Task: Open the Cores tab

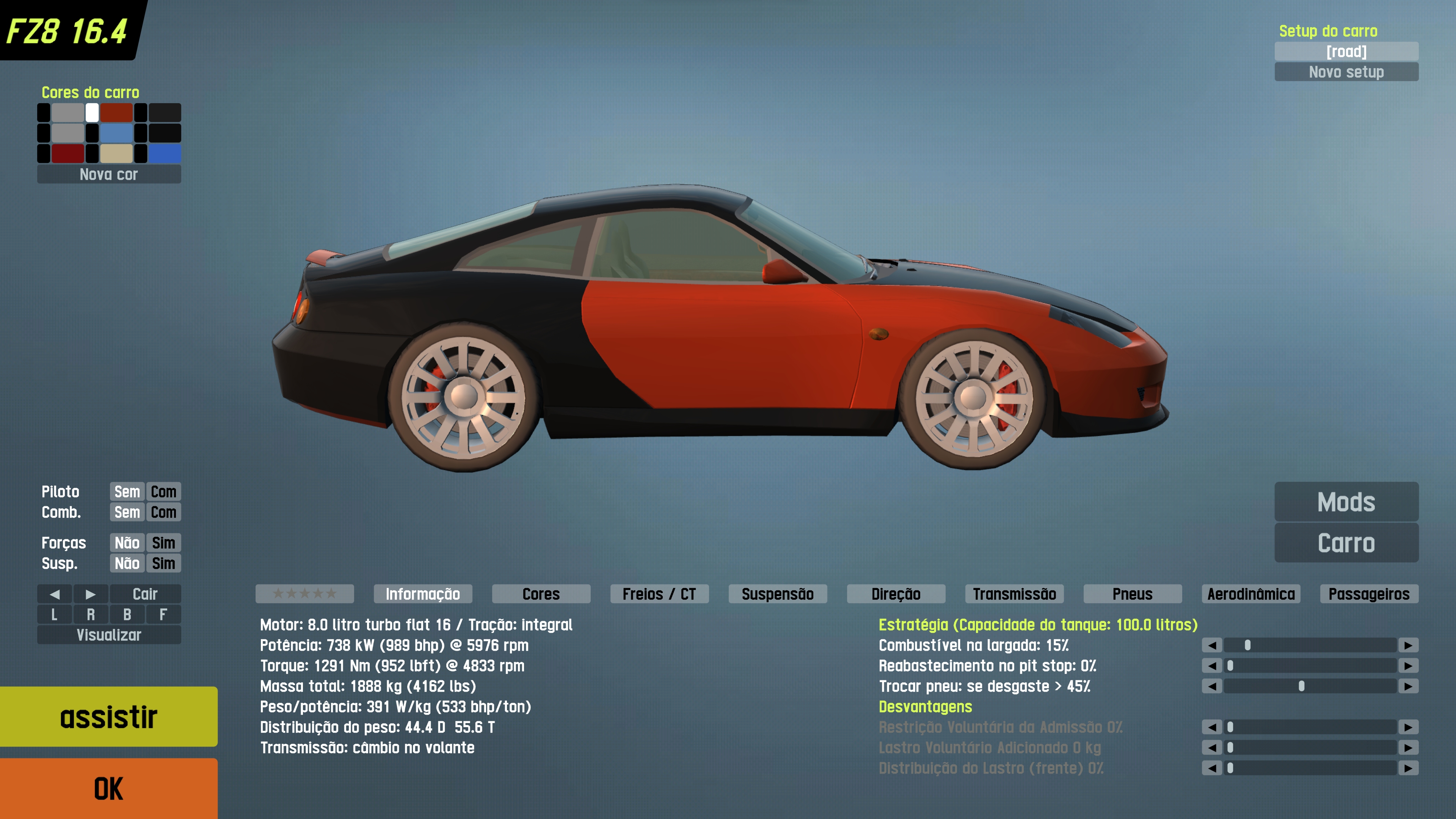Action: click(x=540, y=594)
